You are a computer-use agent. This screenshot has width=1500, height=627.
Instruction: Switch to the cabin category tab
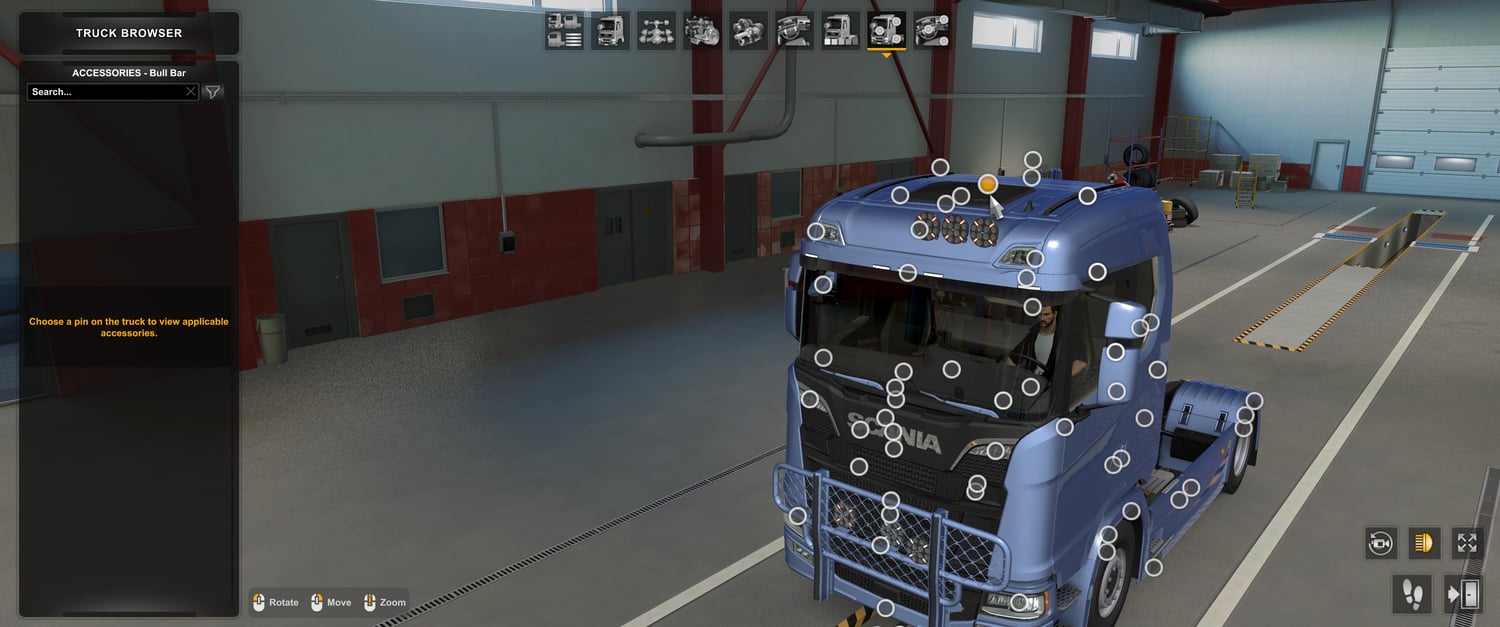[x=610, y=31]
